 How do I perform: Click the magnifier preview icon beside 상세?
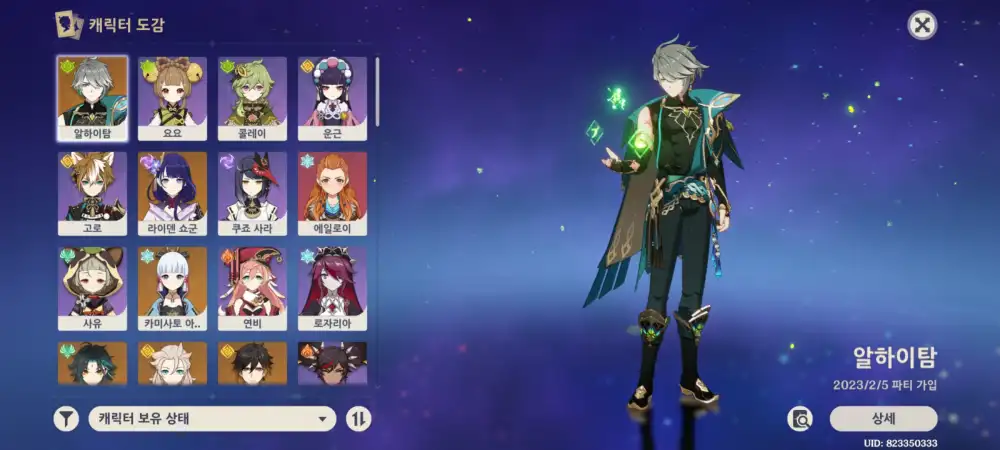click(x=800, y=419)
